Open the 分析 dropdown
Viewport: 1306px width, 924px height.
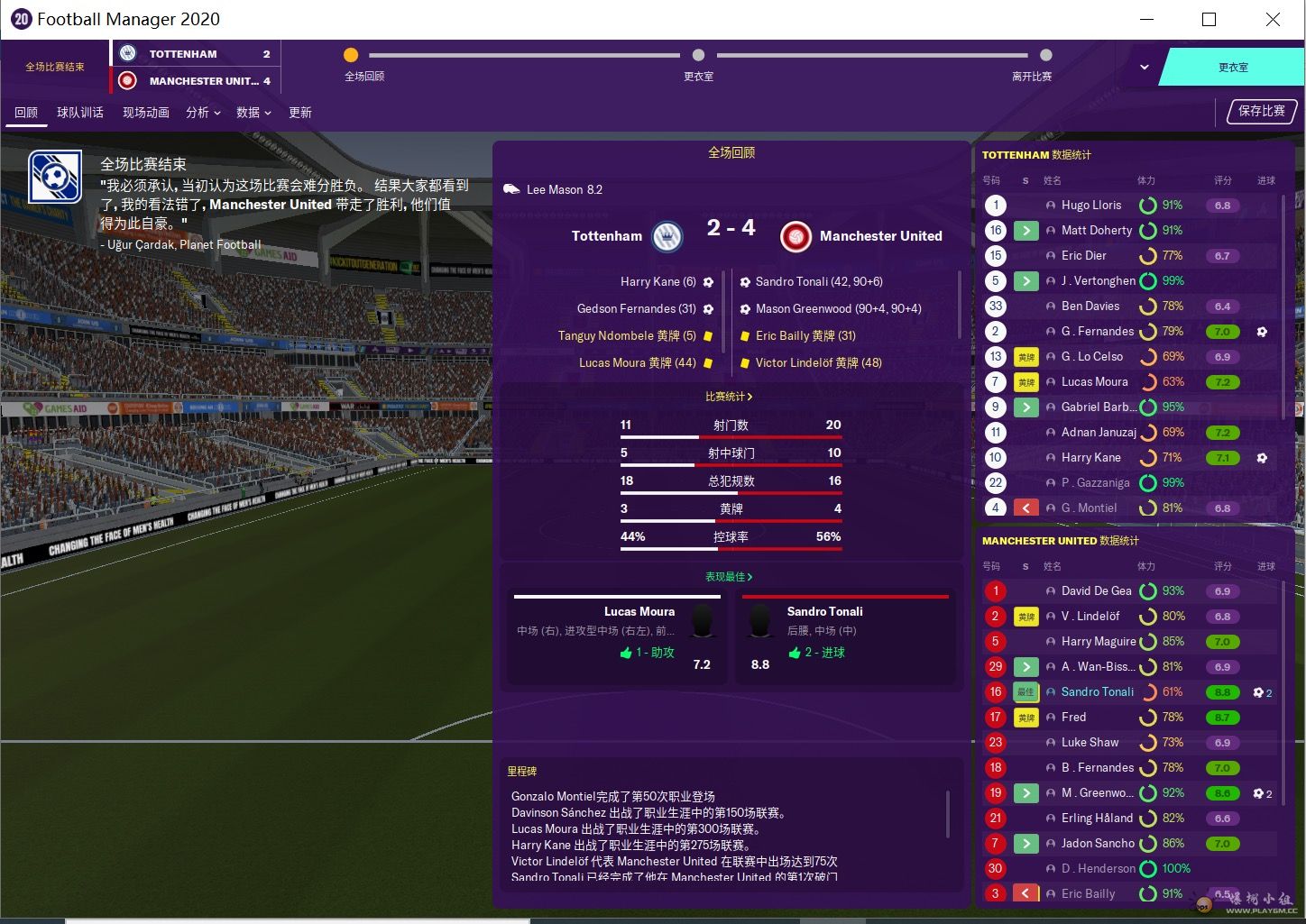pos(203,113)
